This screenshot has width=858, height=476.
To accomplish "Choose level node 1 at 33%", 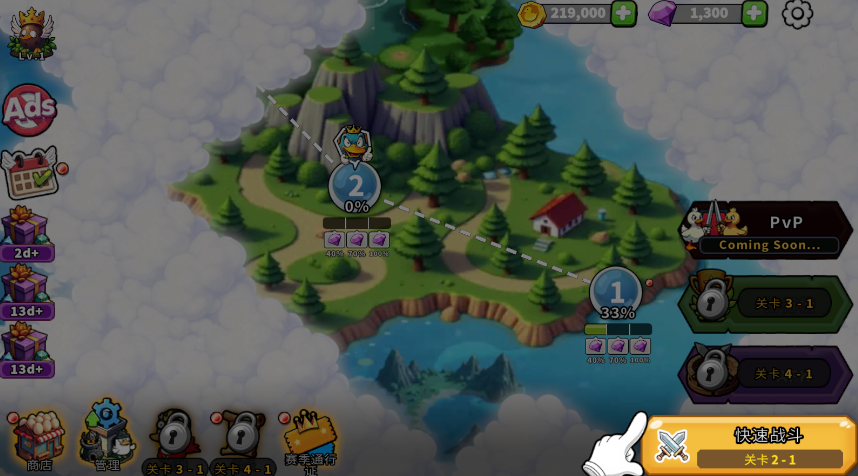I will 616,293.
